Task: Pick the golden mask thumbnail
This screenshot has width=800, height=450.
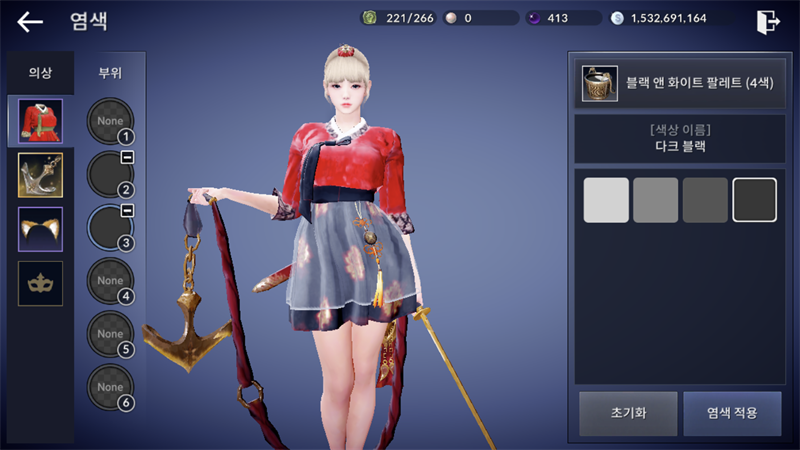Action: 40,283
